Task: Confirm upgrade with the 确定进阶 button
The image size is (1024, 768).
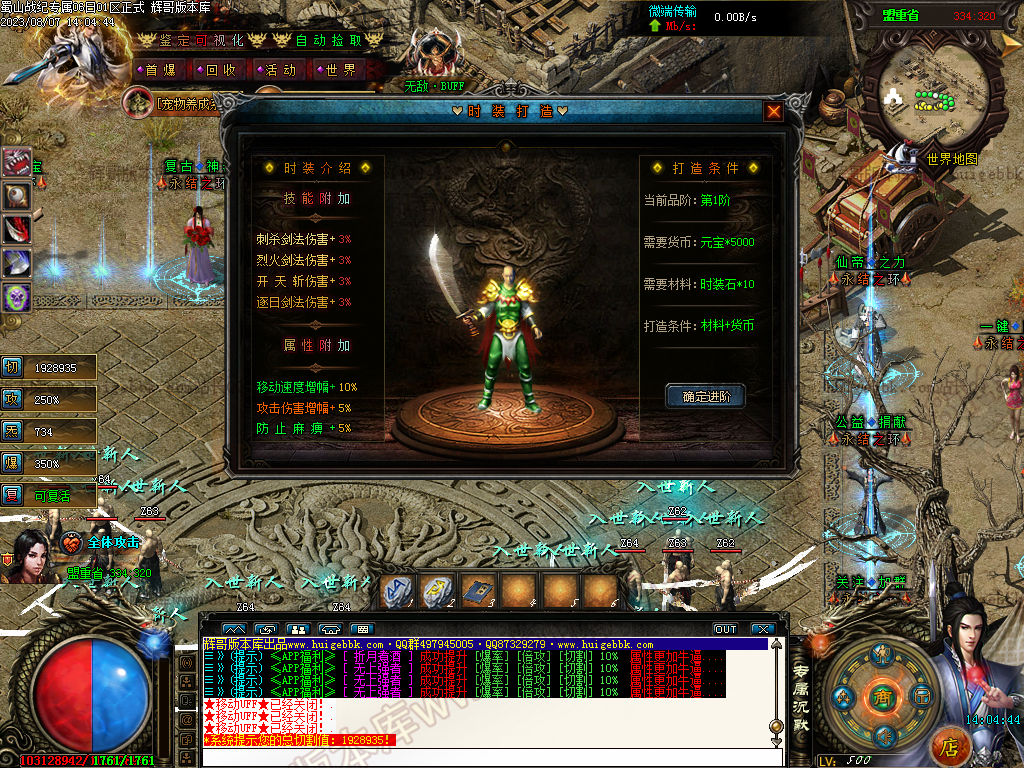Action: pyautogui.click(x=706, y=397)
